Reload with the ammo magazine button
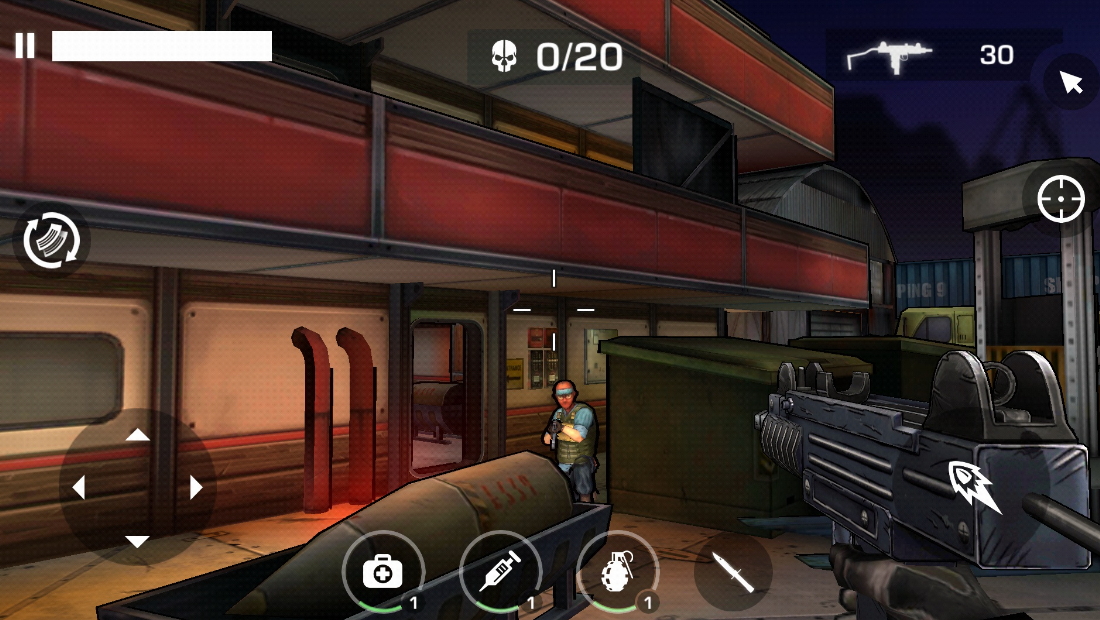This screenshot has width=1100, height=620. [51, 241]
